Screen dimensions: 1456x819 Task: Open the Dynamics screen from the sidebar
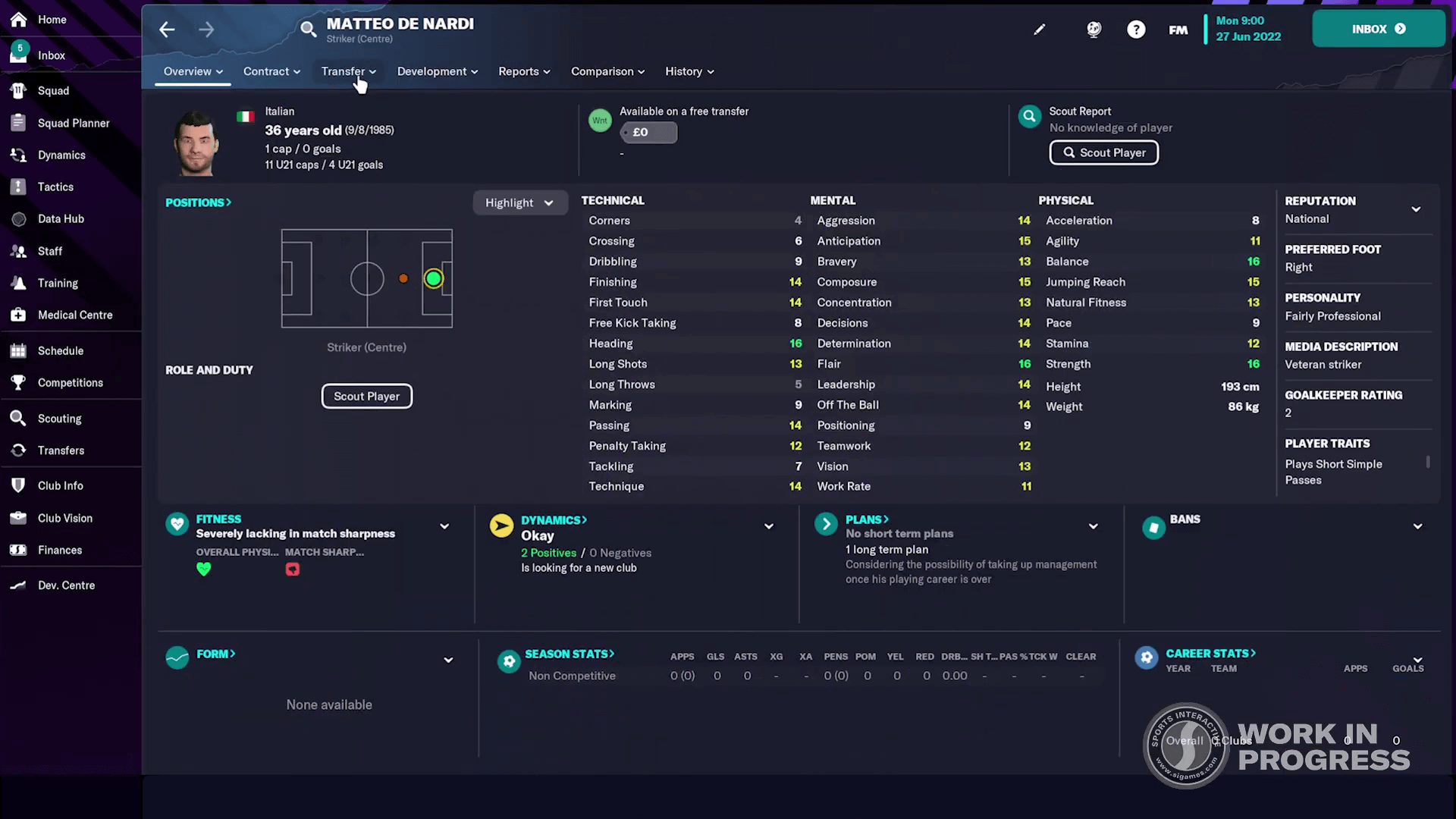[x=61, y=155]
